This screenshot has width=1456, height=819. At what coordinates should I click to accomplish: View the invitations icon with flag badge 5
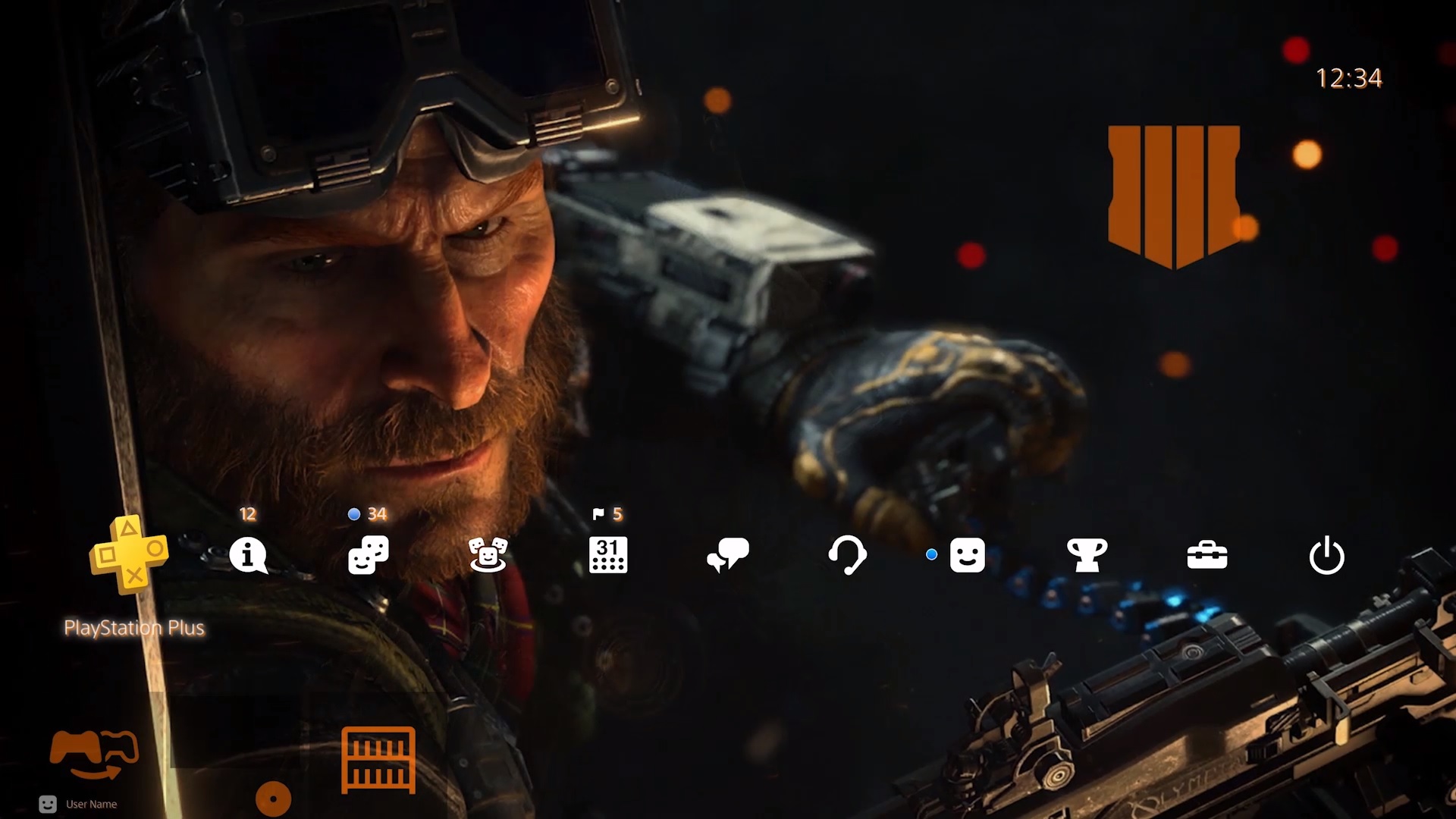(x=489, y=556)
